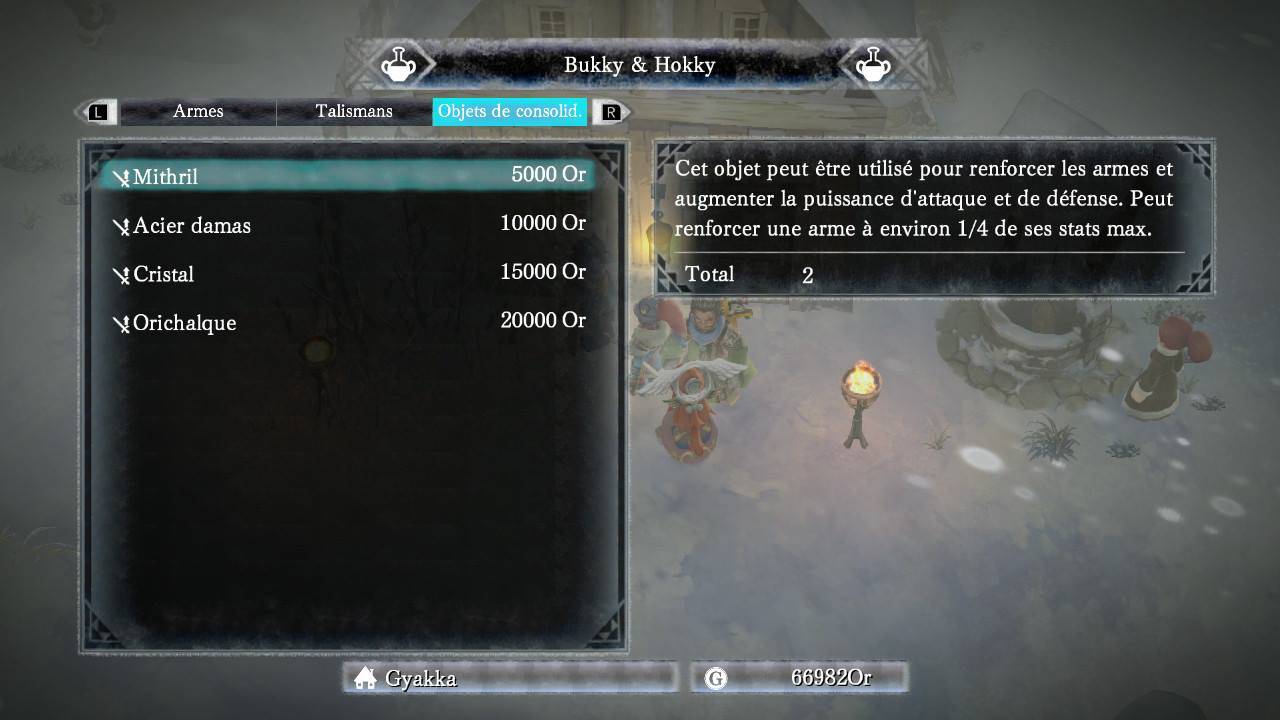Choose the Acier damas item

pos(347,224)
